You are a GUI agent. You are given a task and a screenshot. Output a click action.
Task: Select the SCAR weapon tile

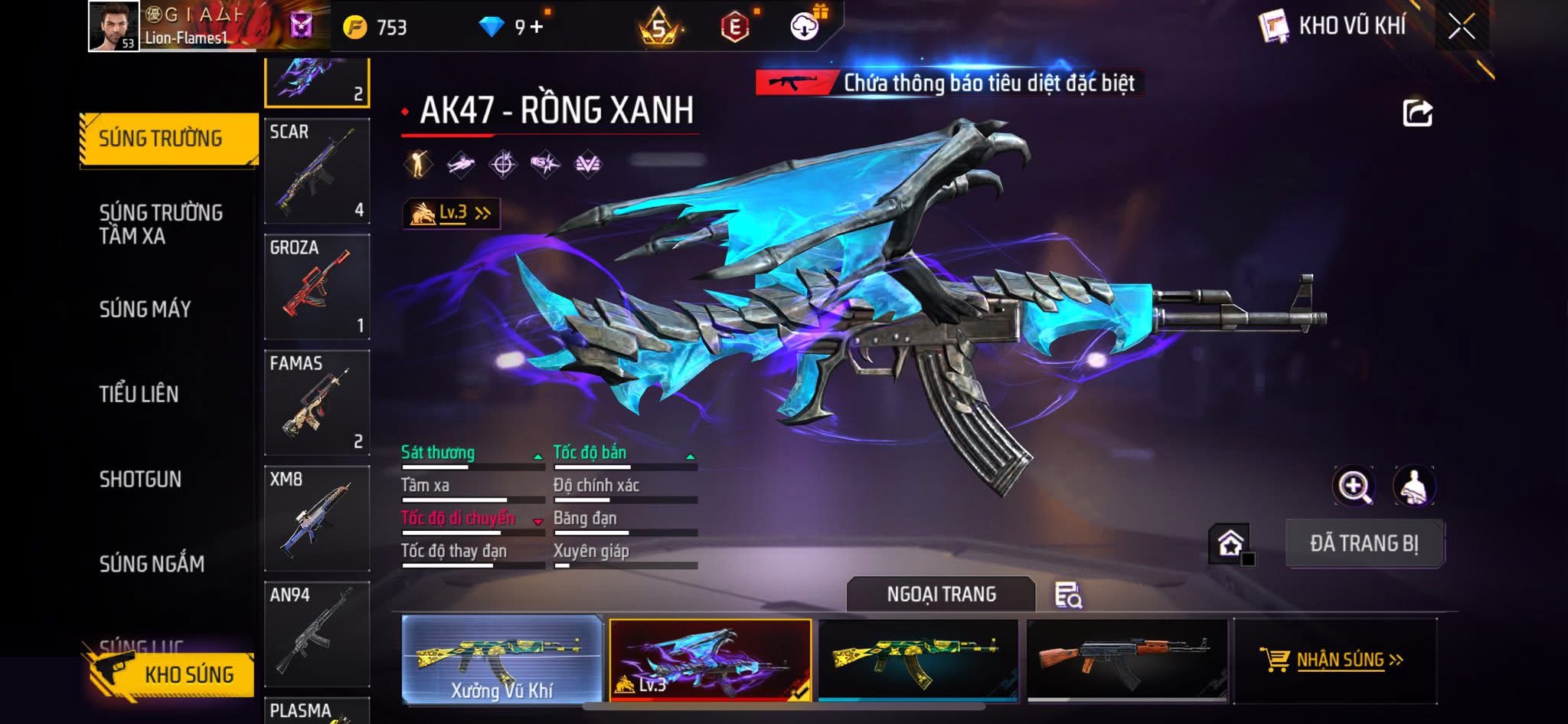[x=317, y=171]
